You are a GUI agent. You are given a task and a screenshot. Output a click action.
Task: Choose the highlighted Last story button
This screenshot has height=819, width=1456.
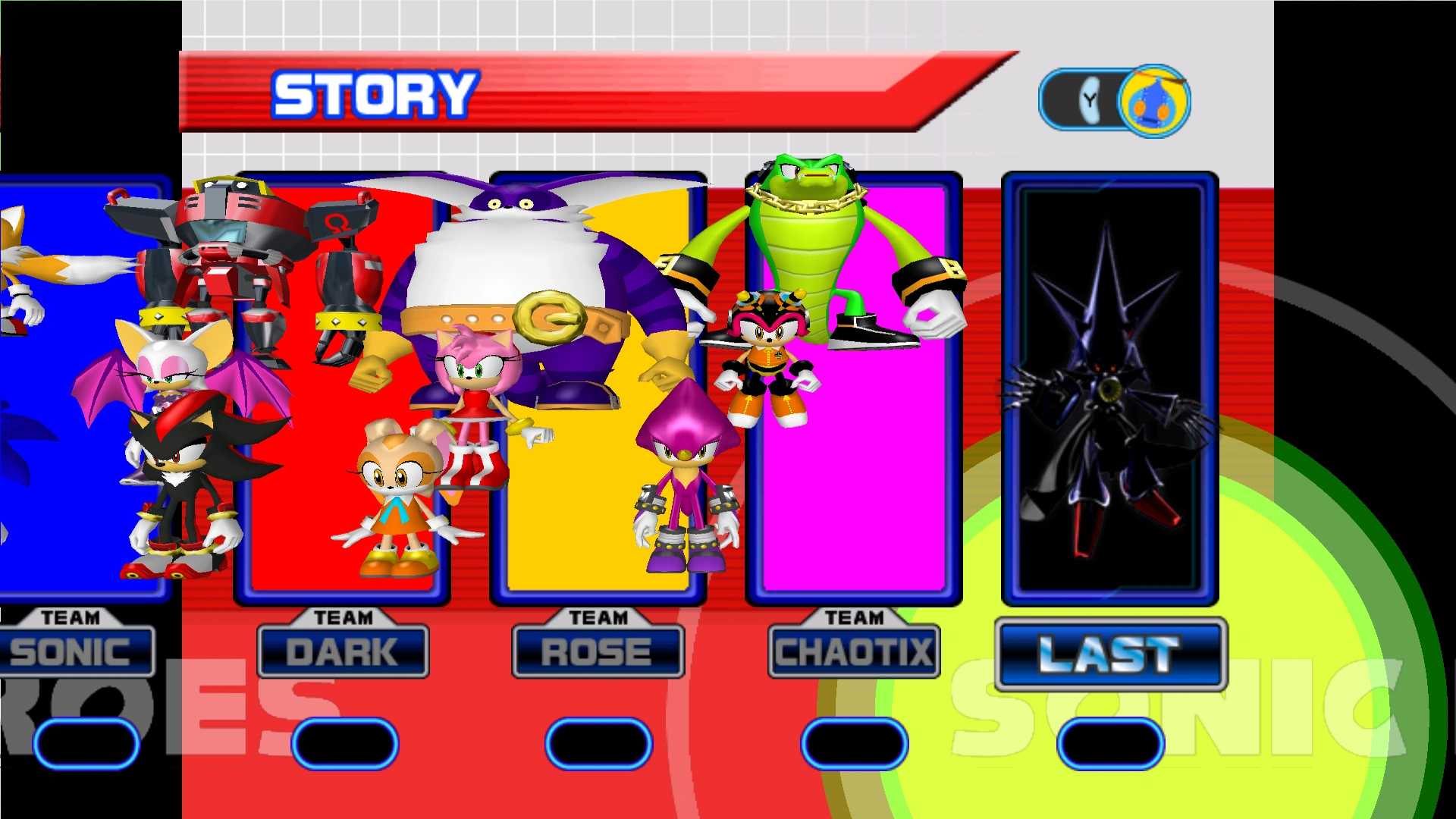pyautogui.click(x=1110, y=654)
